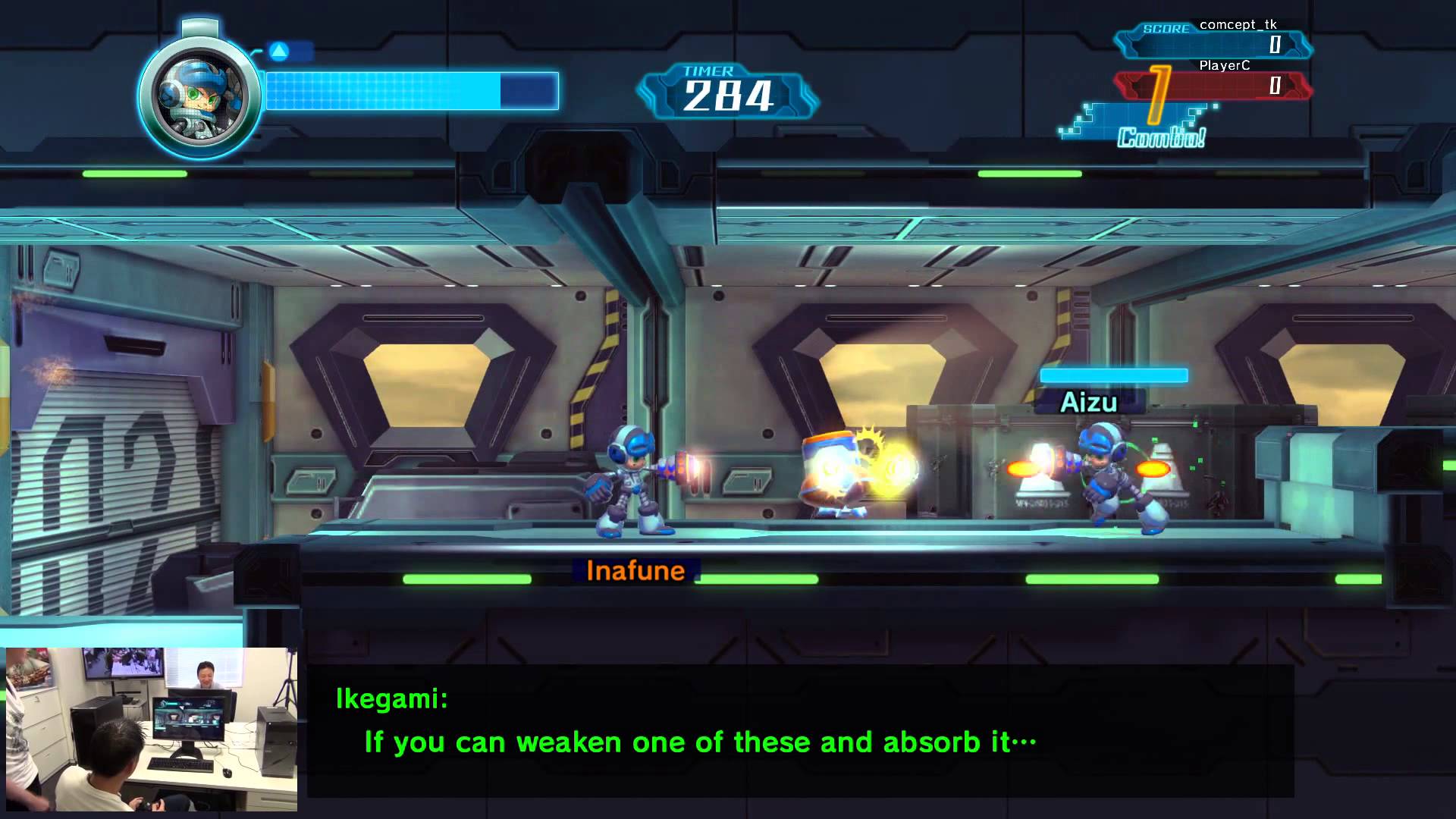Select the comcept_tk player score row

pyautogui.click(x=1213, y=45)
